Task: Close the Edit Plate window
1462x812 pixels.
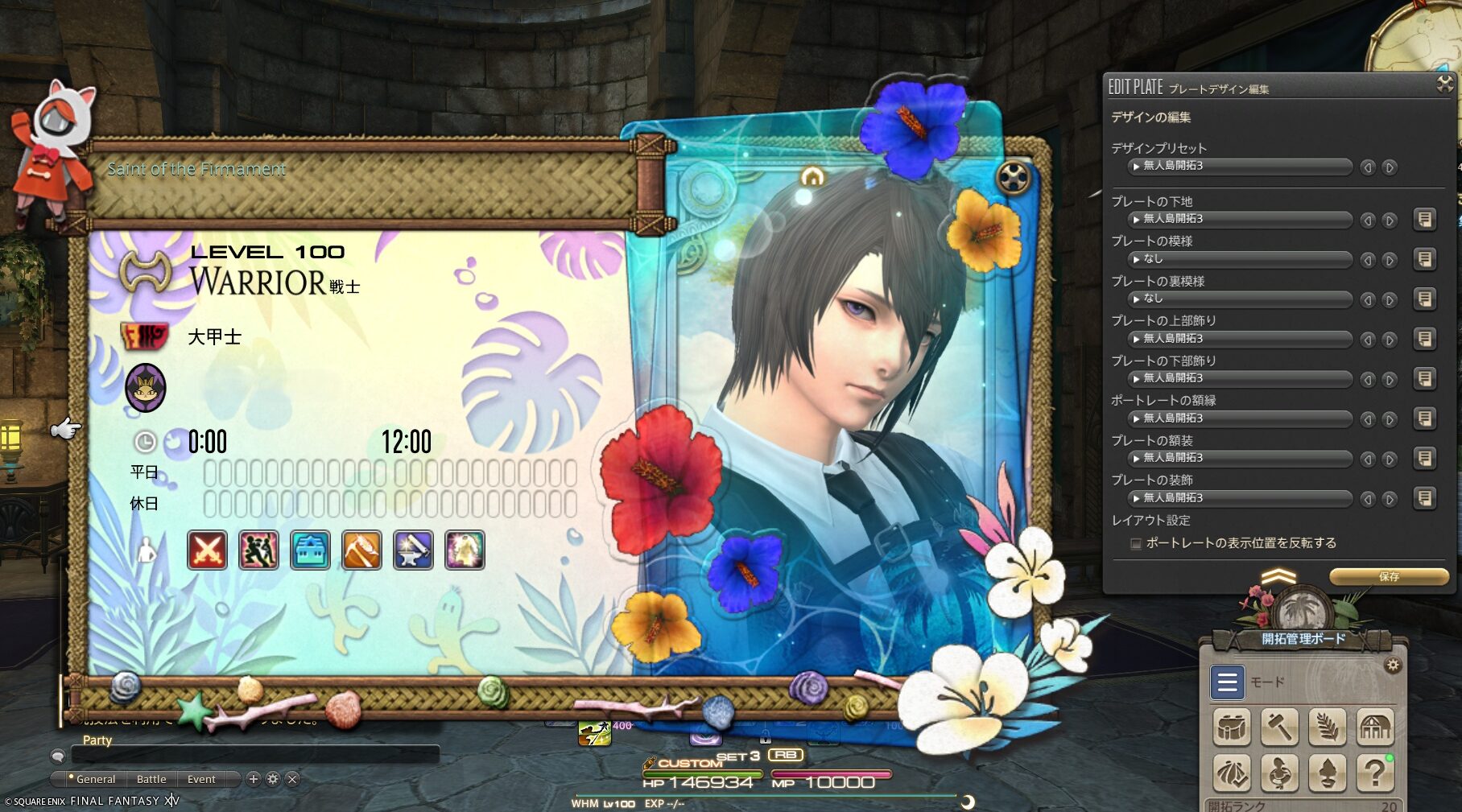Action: click(x=1444, y=84)
